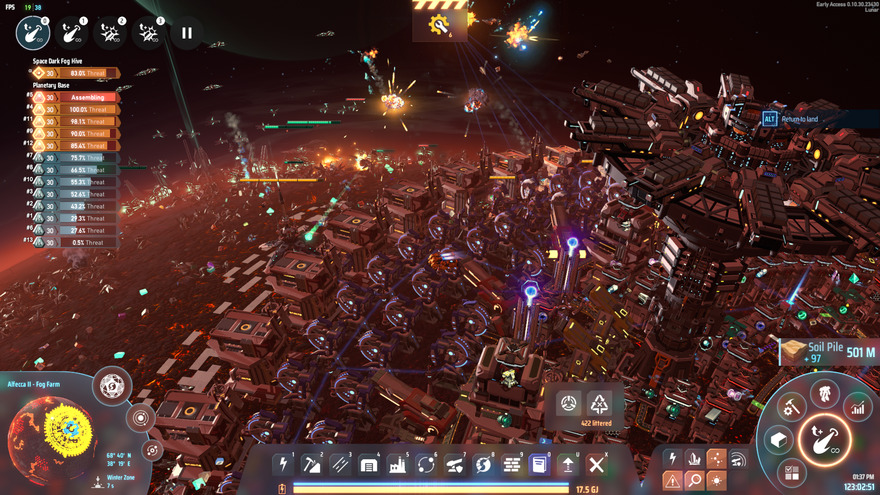Open the star system map view

tap(140, 417)
